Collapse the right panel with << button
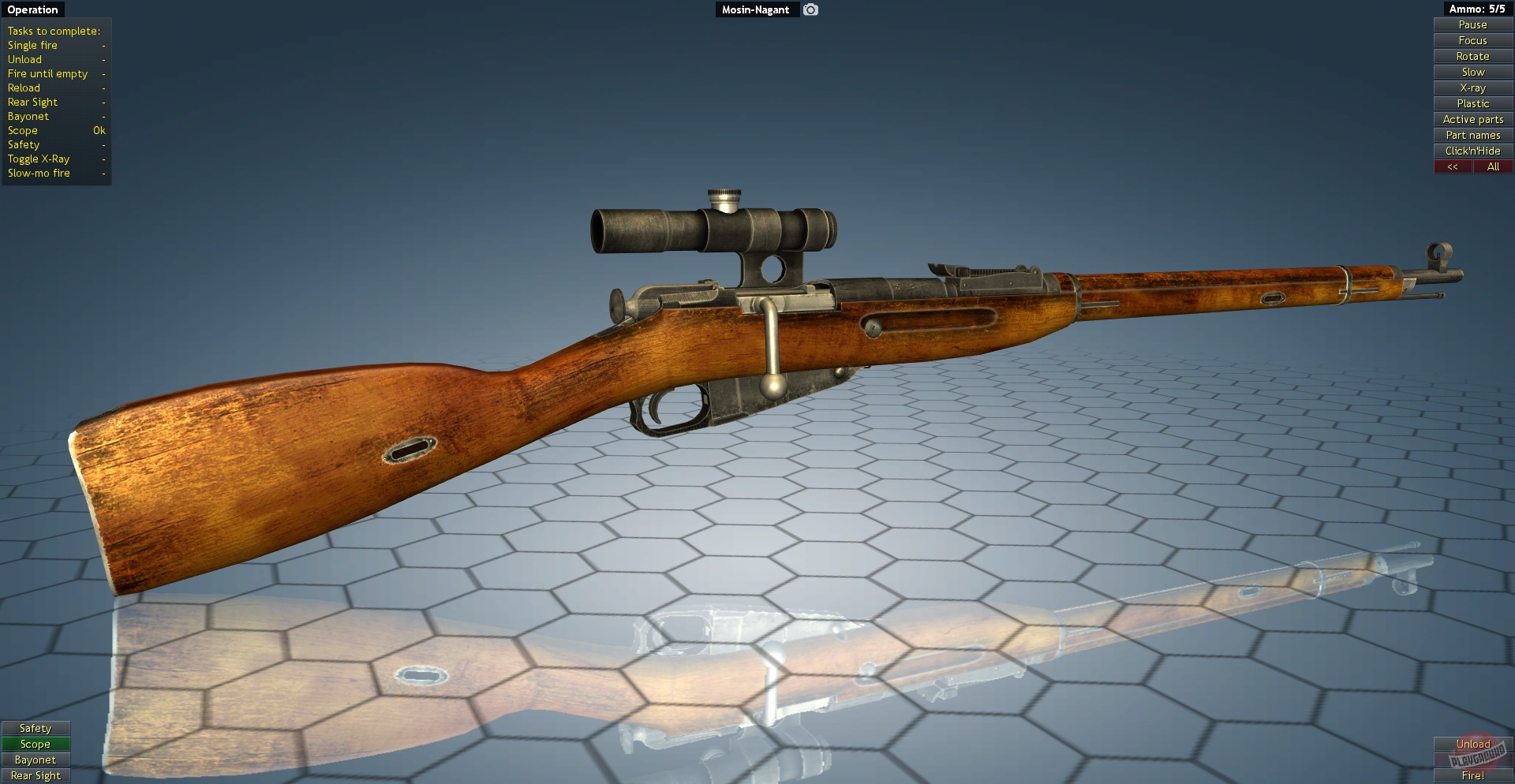 1452,166
